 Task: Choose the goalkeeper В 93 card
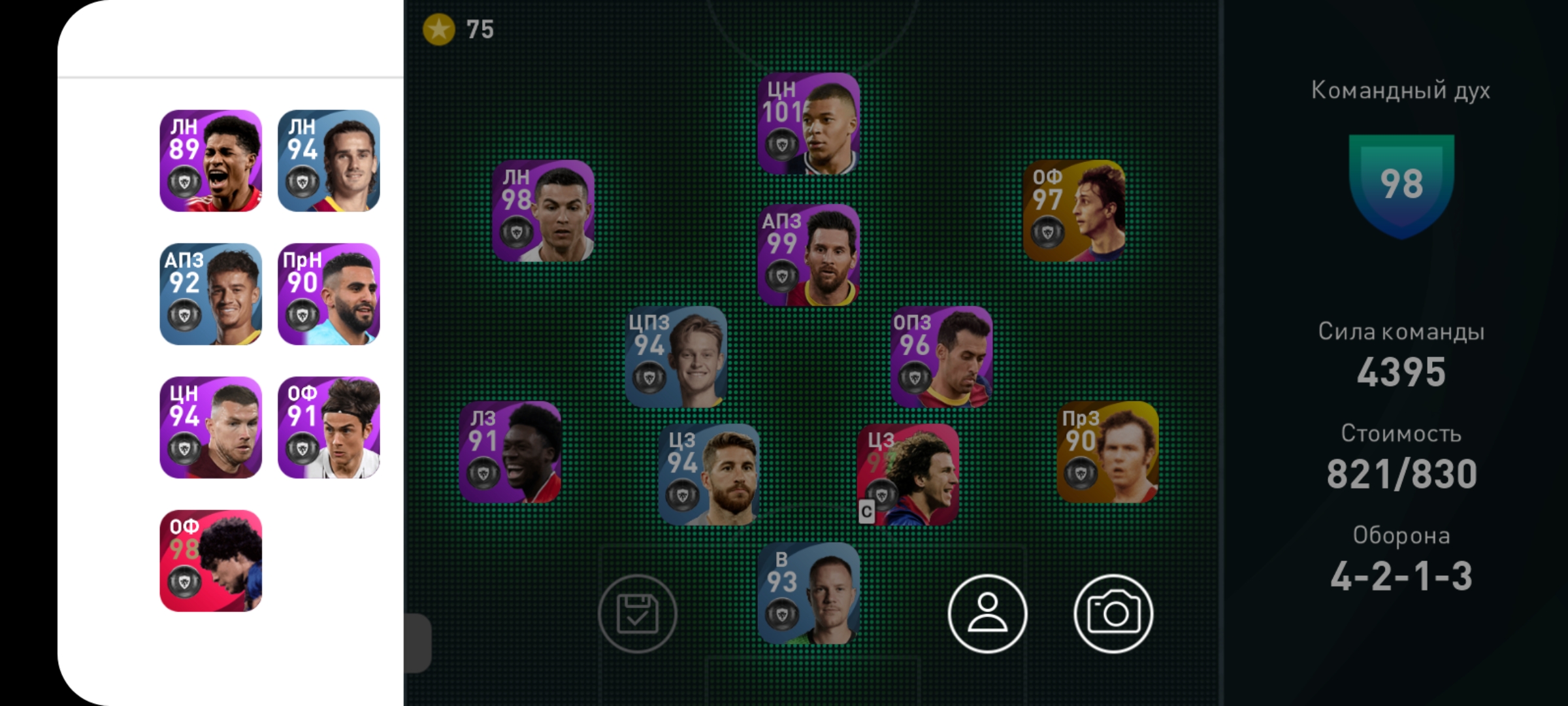point(809,594)
